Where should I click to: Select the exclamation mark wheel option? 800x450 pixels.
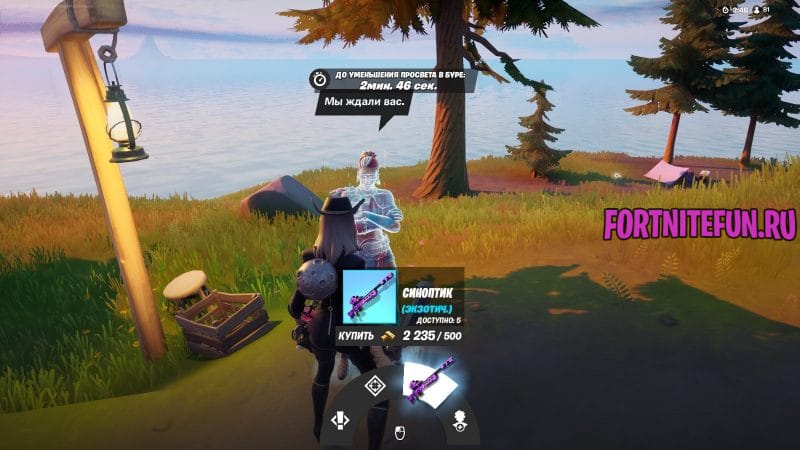point(340,421)
